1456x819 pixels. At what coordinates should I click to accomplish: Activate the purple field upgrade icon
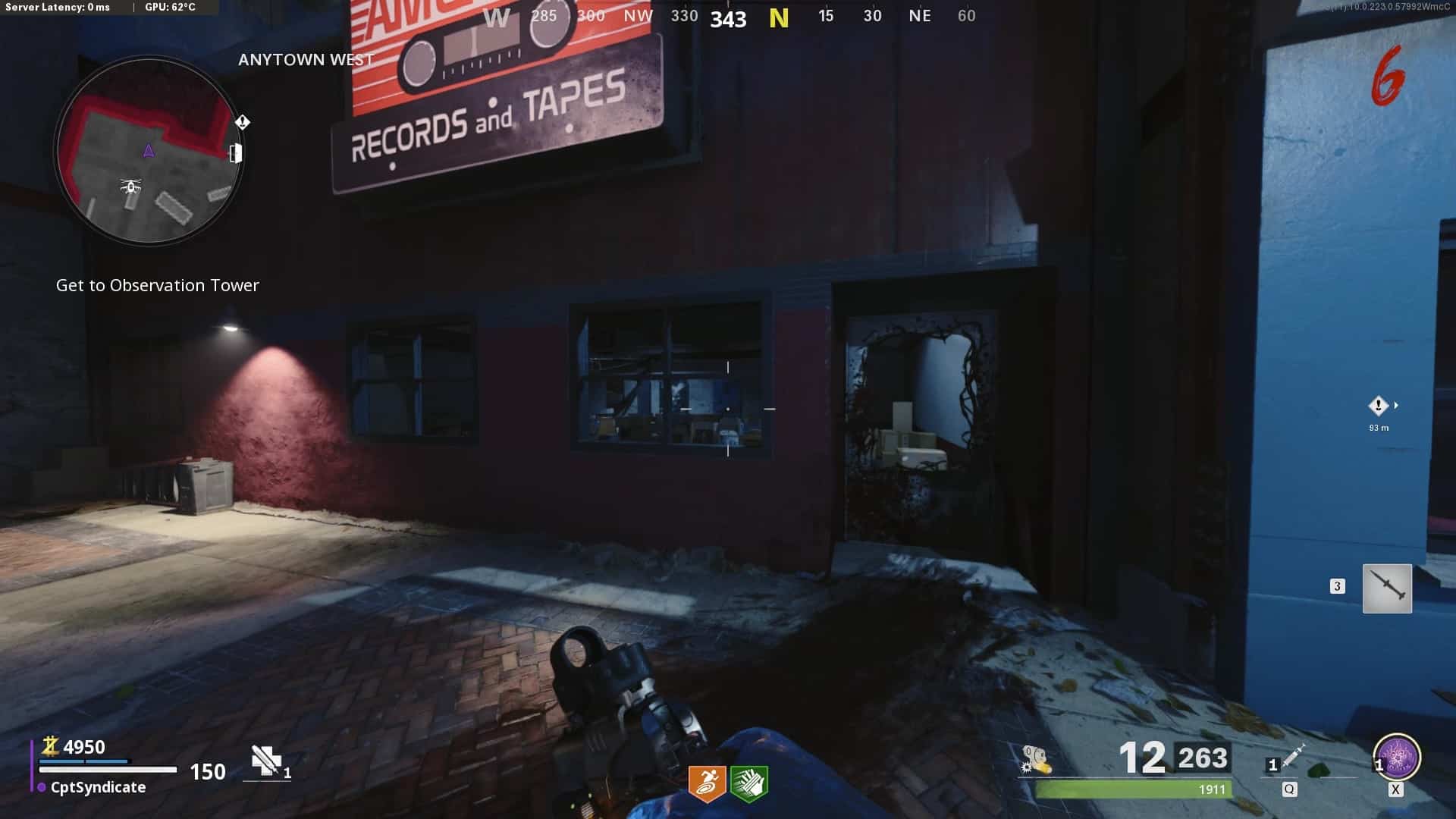pos(1397,758)
